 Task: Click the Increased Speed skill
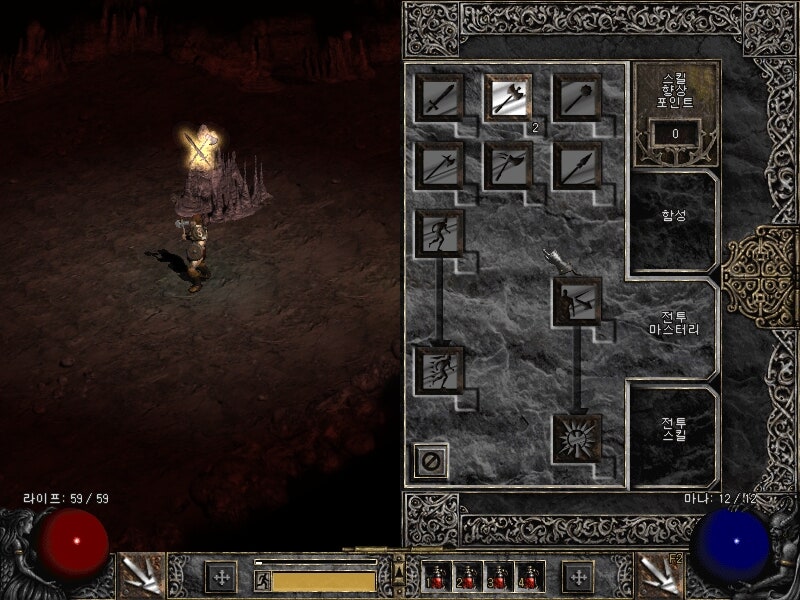coord(440,370)
